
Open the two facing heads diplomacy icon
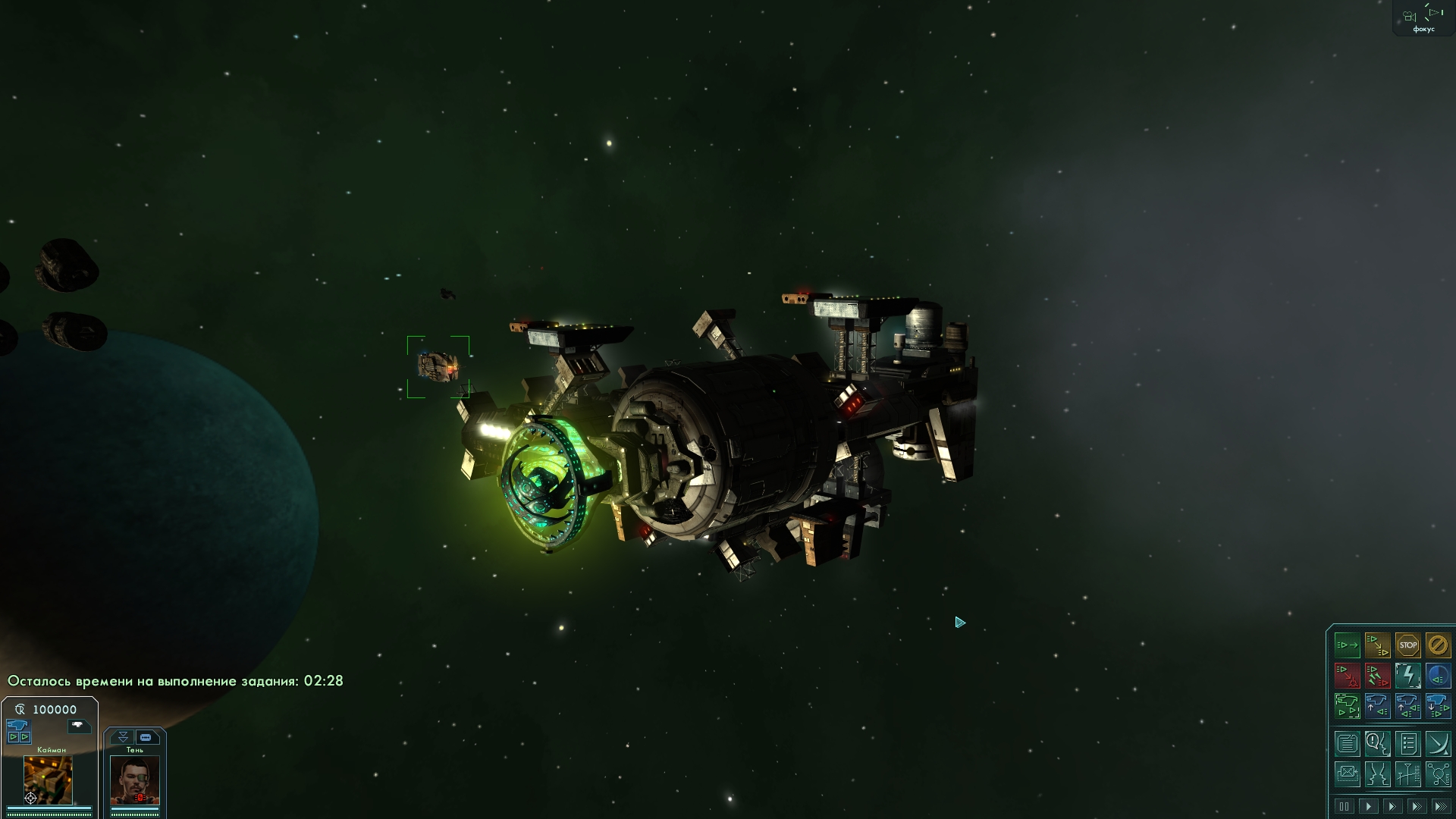coord(1377,774)
